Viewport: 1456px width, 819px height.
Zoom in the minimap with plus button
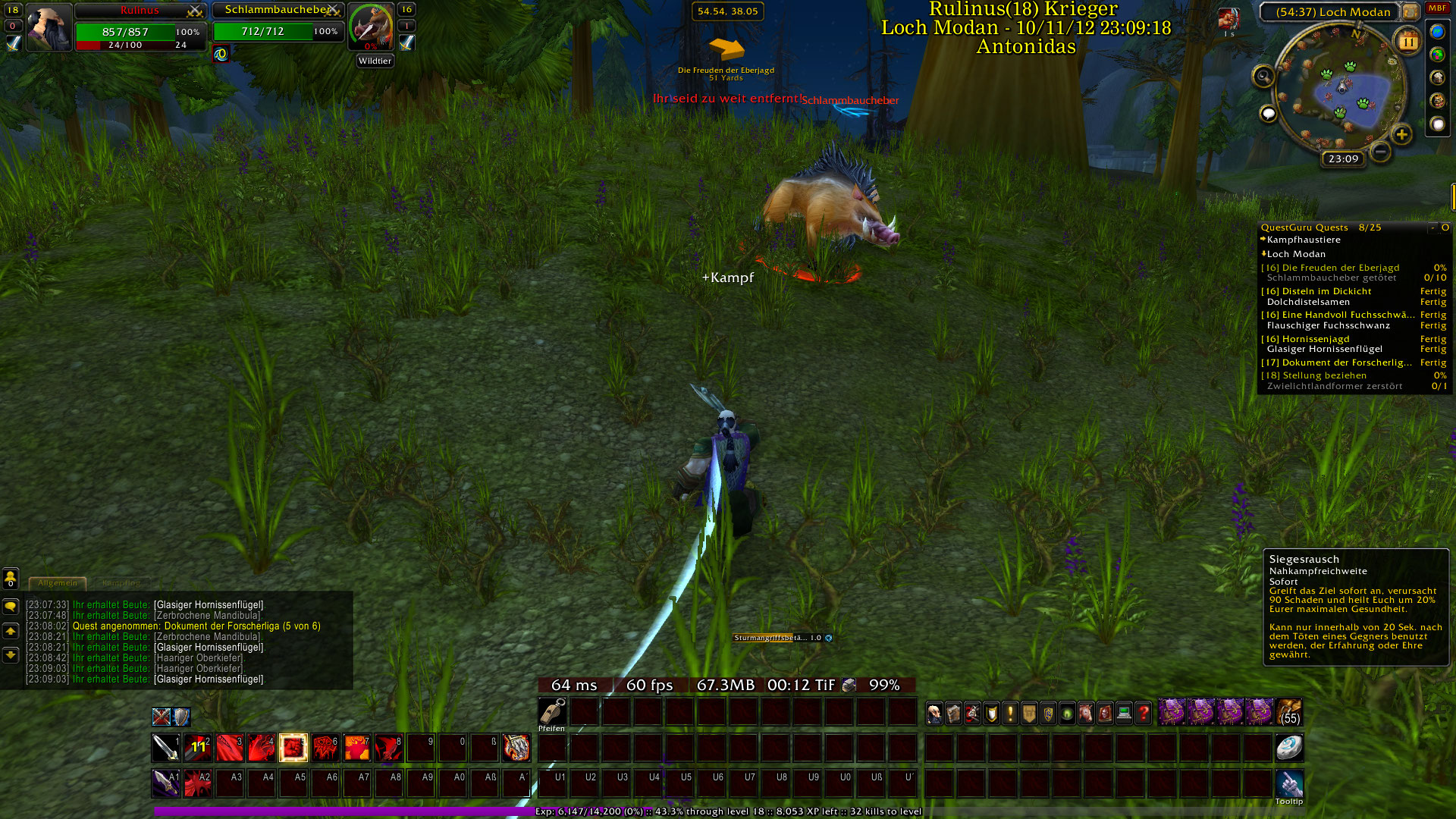pos(1401,135)
